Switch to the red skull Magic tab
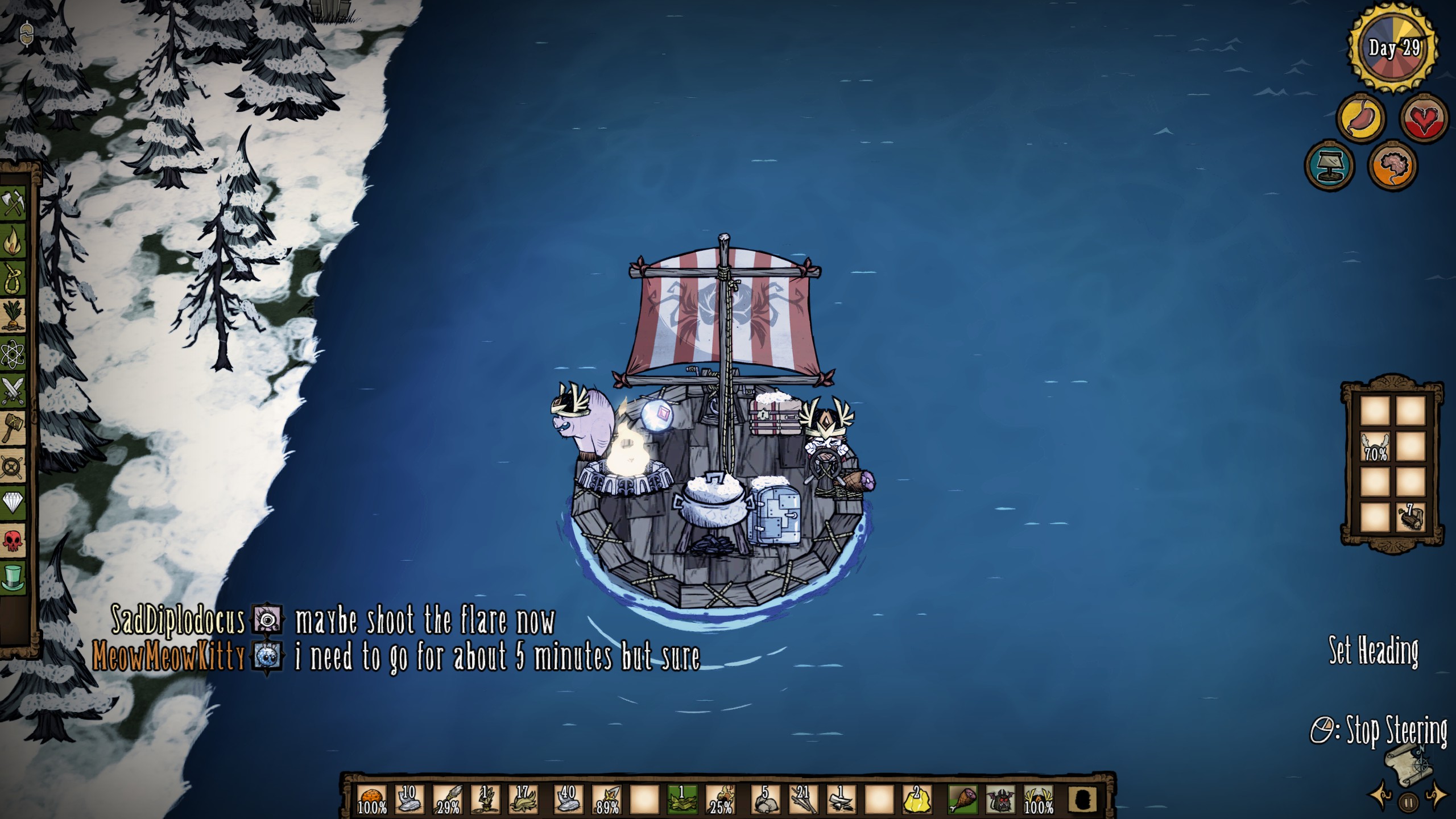 click(x=14, y=541)
